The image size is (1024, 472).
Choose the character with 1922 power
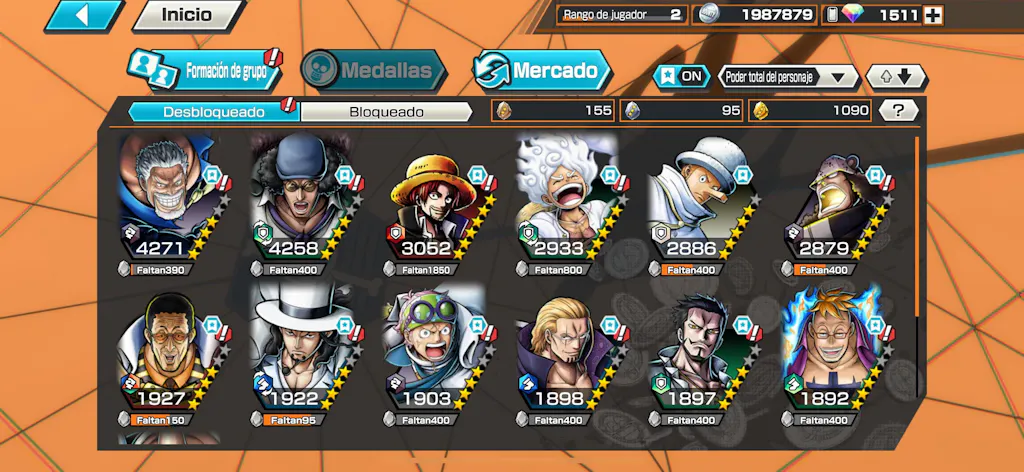click(x=299, y=352)
